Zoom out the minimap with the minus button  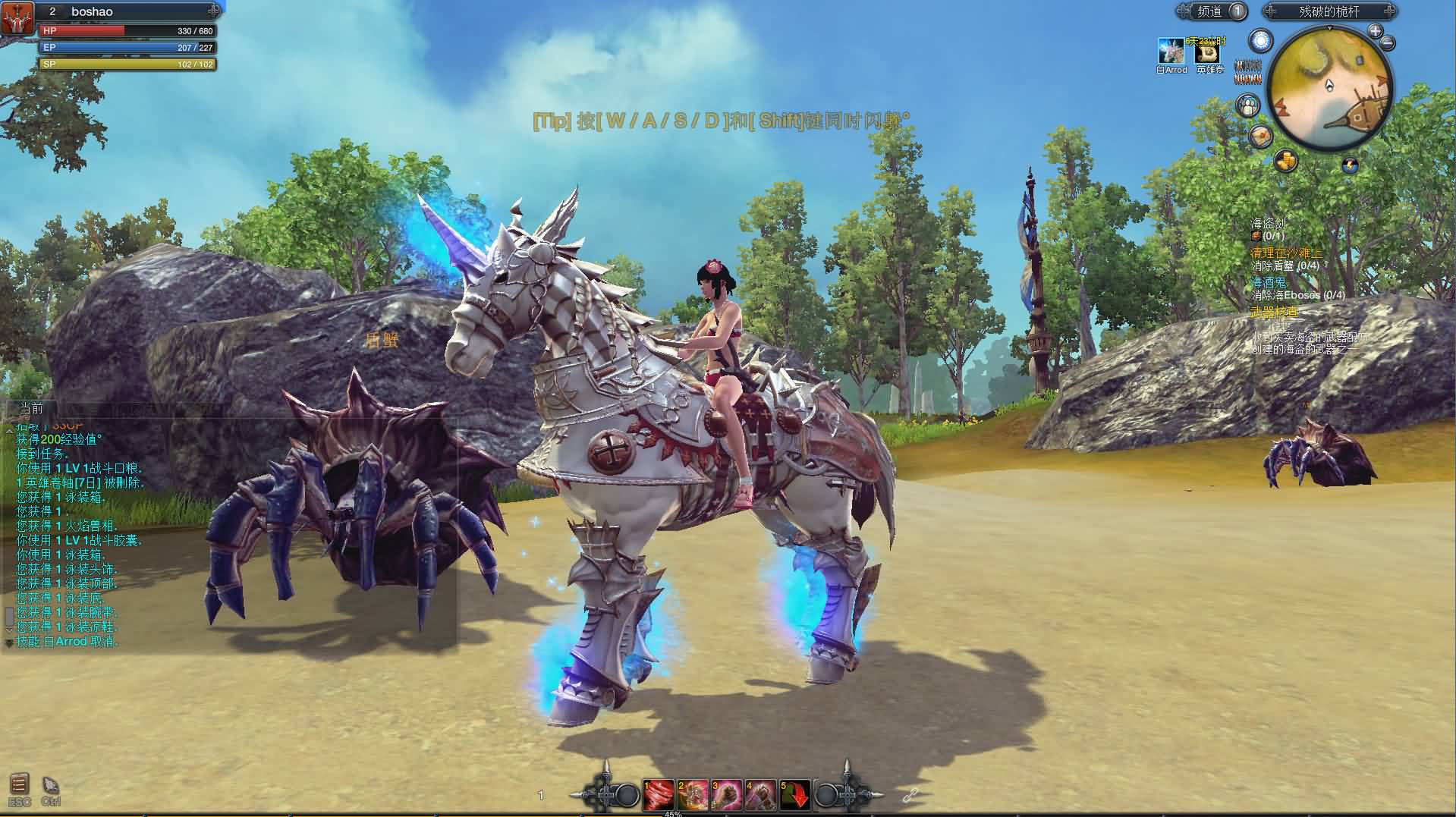tap(1388, 42)
